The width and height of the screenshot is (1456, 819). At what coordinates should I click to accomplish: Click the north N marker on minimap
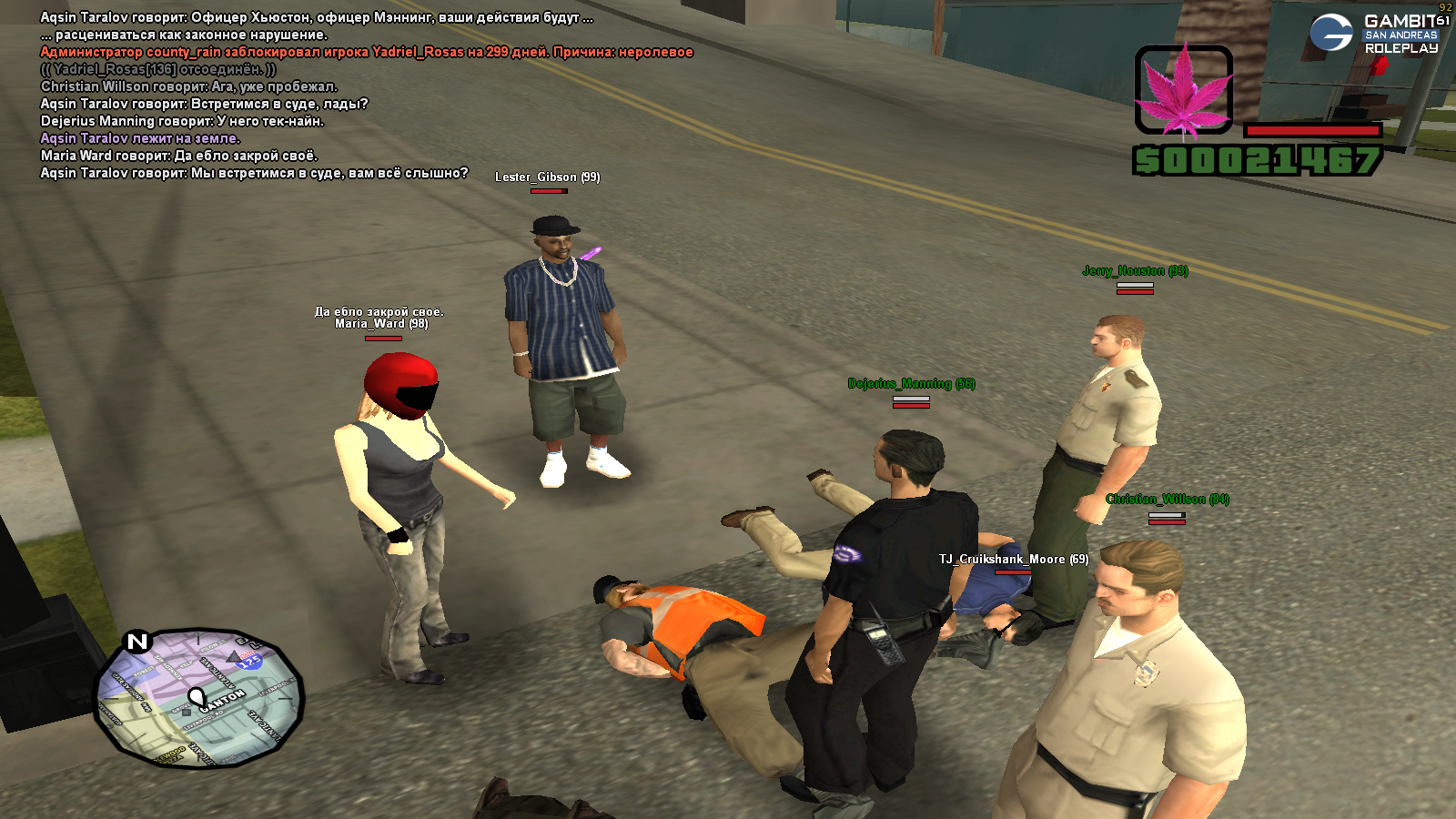(137, 642)
